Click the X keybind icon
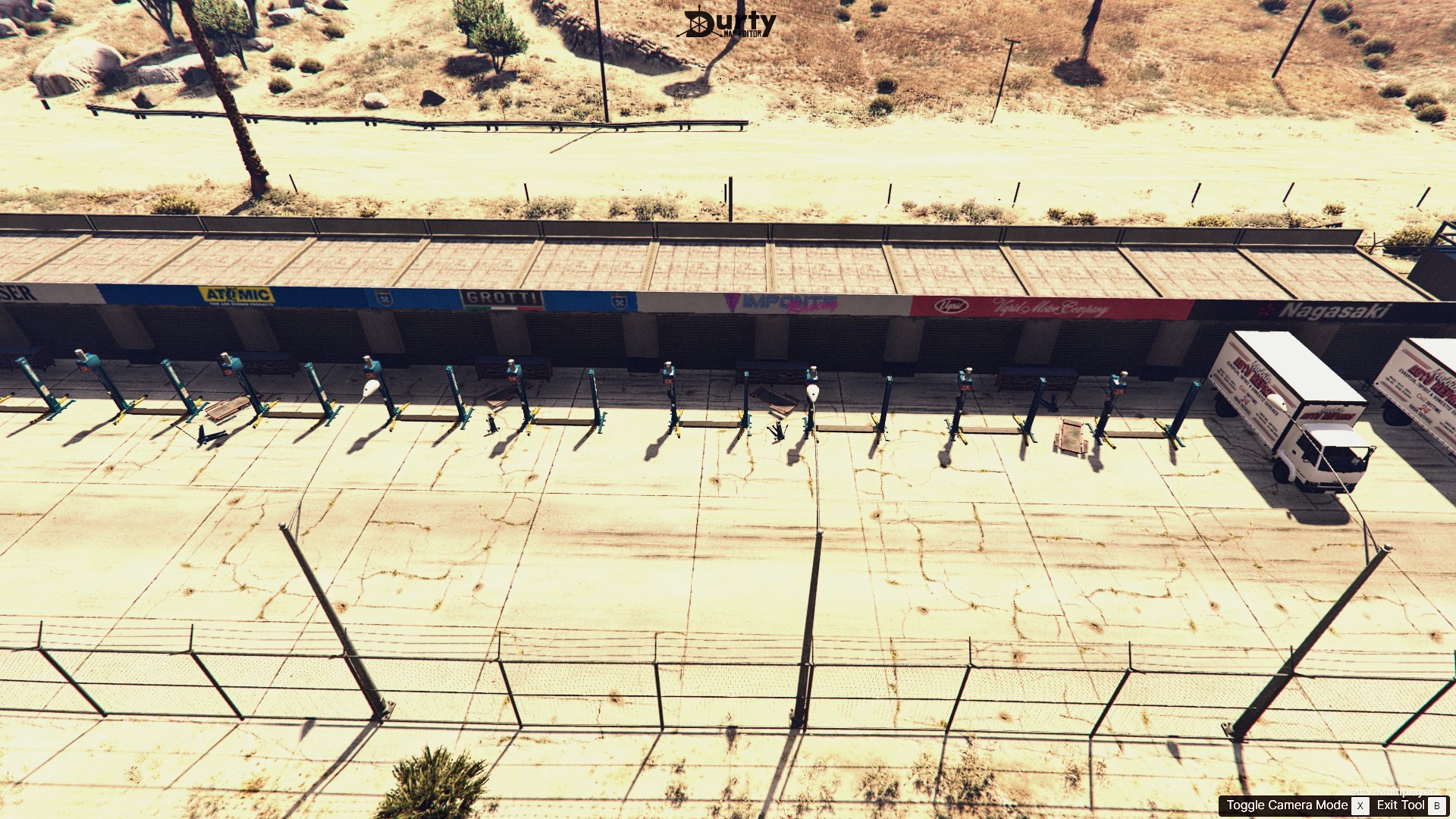1456x819 pixels. 1360,806
